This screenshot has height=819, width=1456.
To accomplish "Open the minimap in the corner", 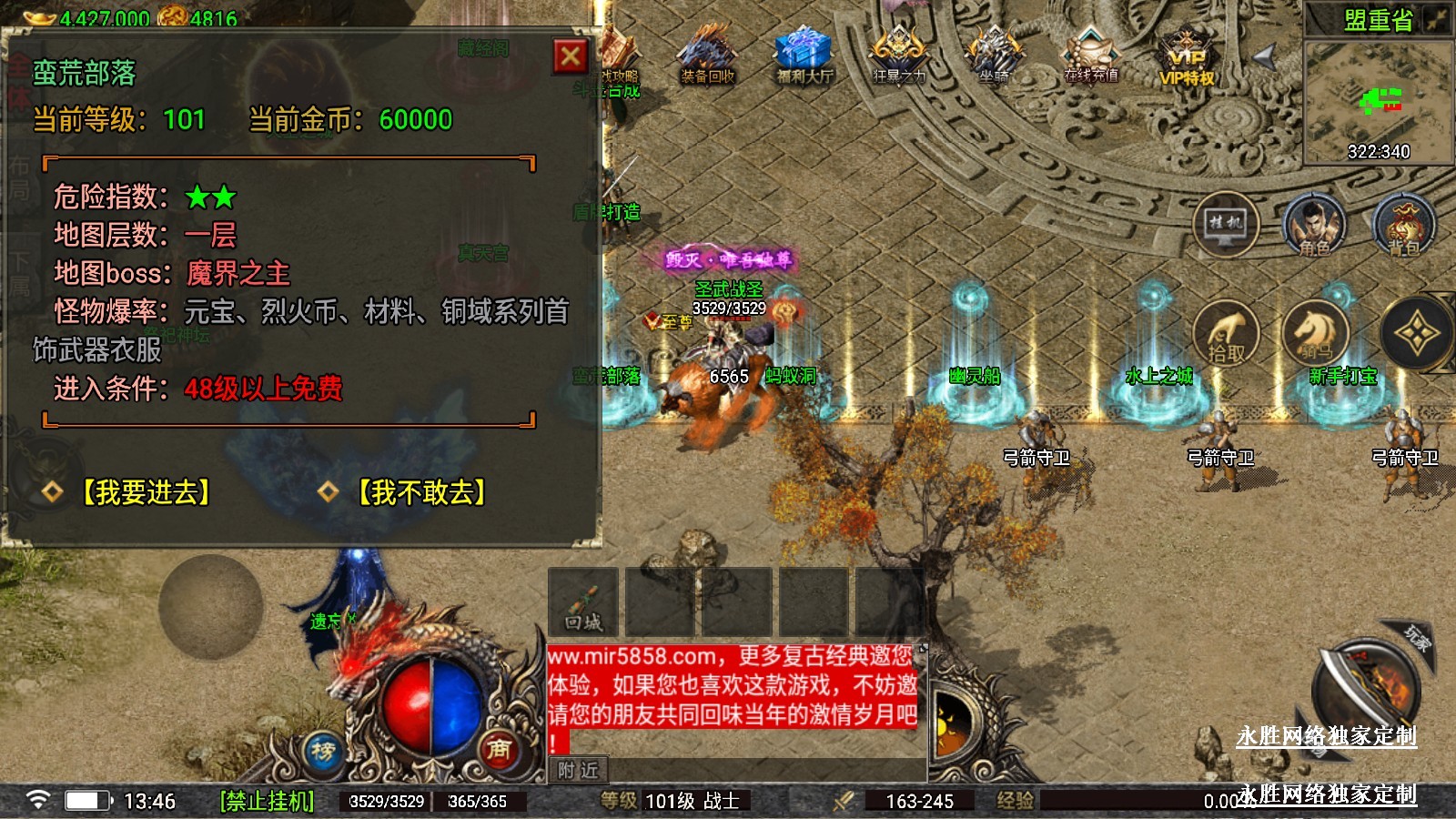I will click(x=1378, y=100).
